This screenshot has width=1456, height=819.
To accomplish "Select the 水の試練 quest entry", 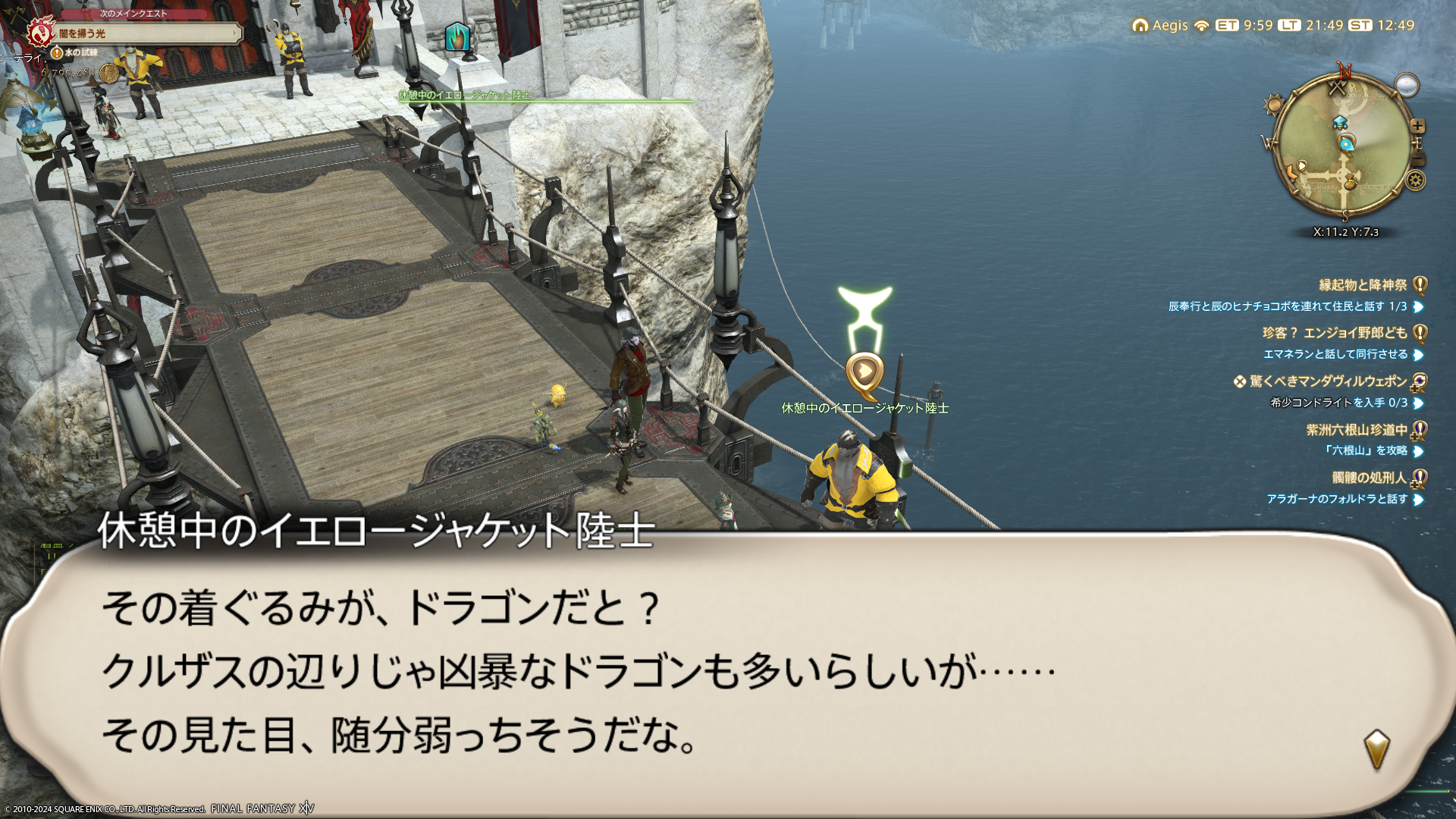I will tap(80, 52).
